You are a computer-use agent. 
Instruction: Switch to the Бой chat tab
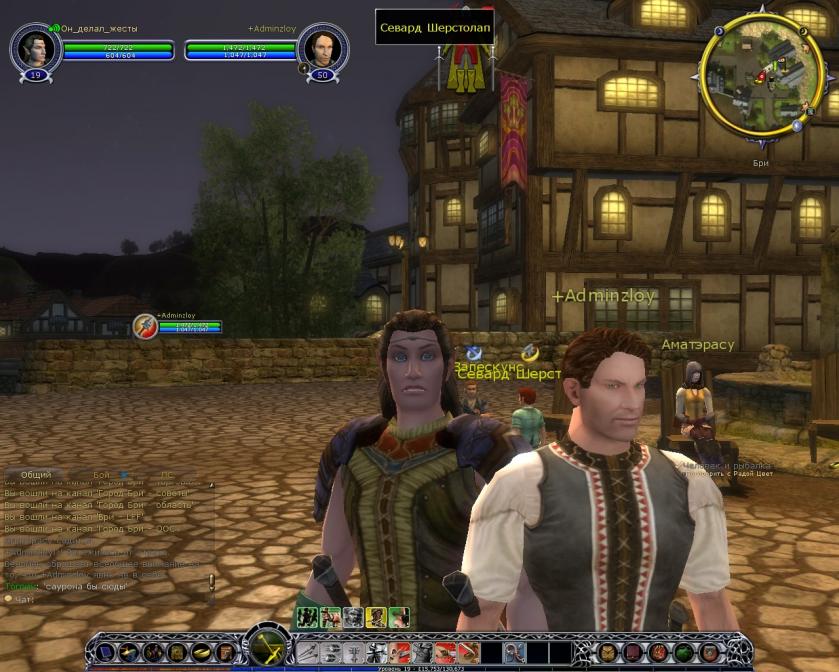pos(102,475)
